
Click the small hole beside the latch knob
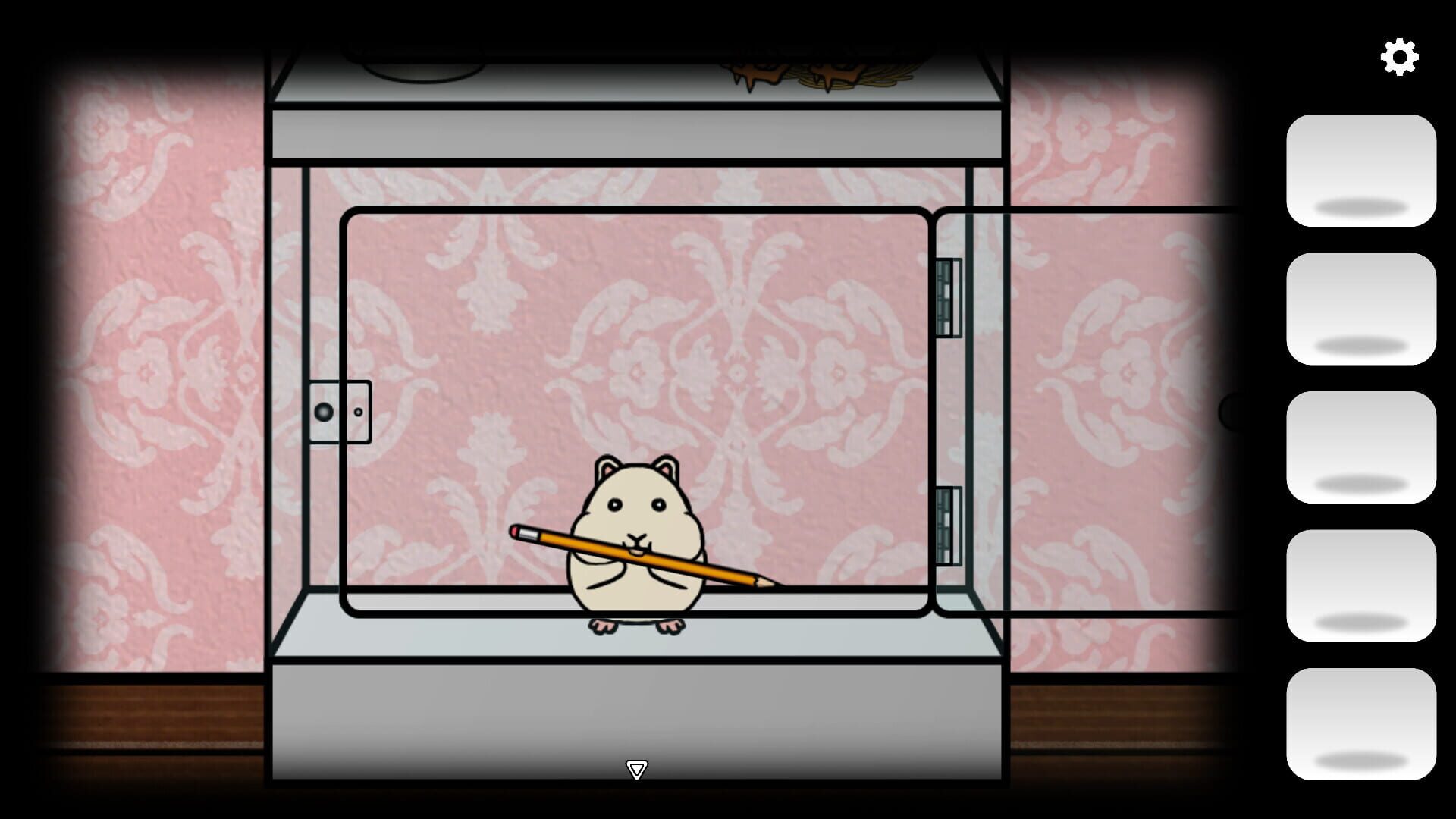356,410
